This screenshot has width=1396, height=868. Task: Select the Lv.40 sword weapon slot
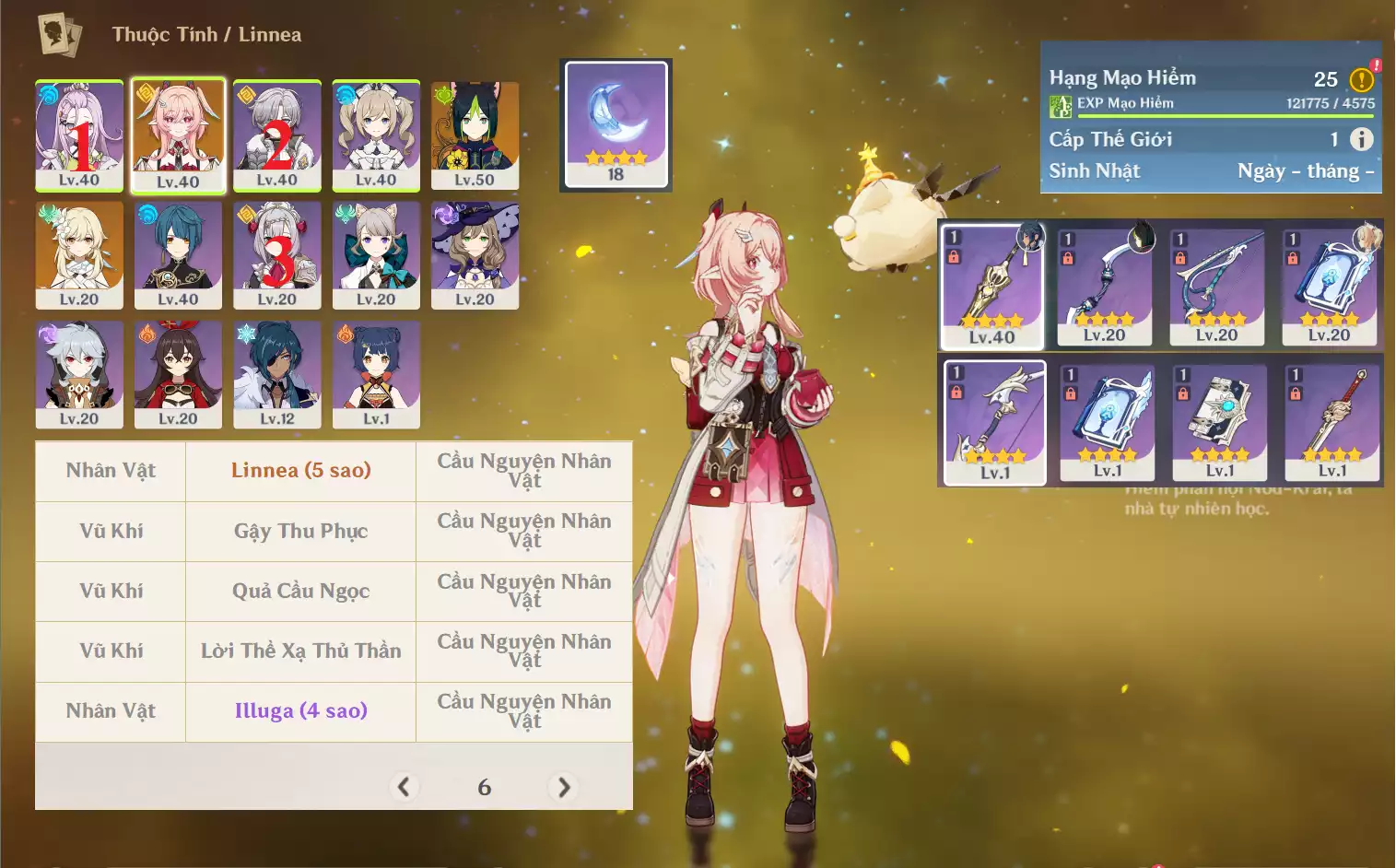pyautogui.click(x=992, y=286)
